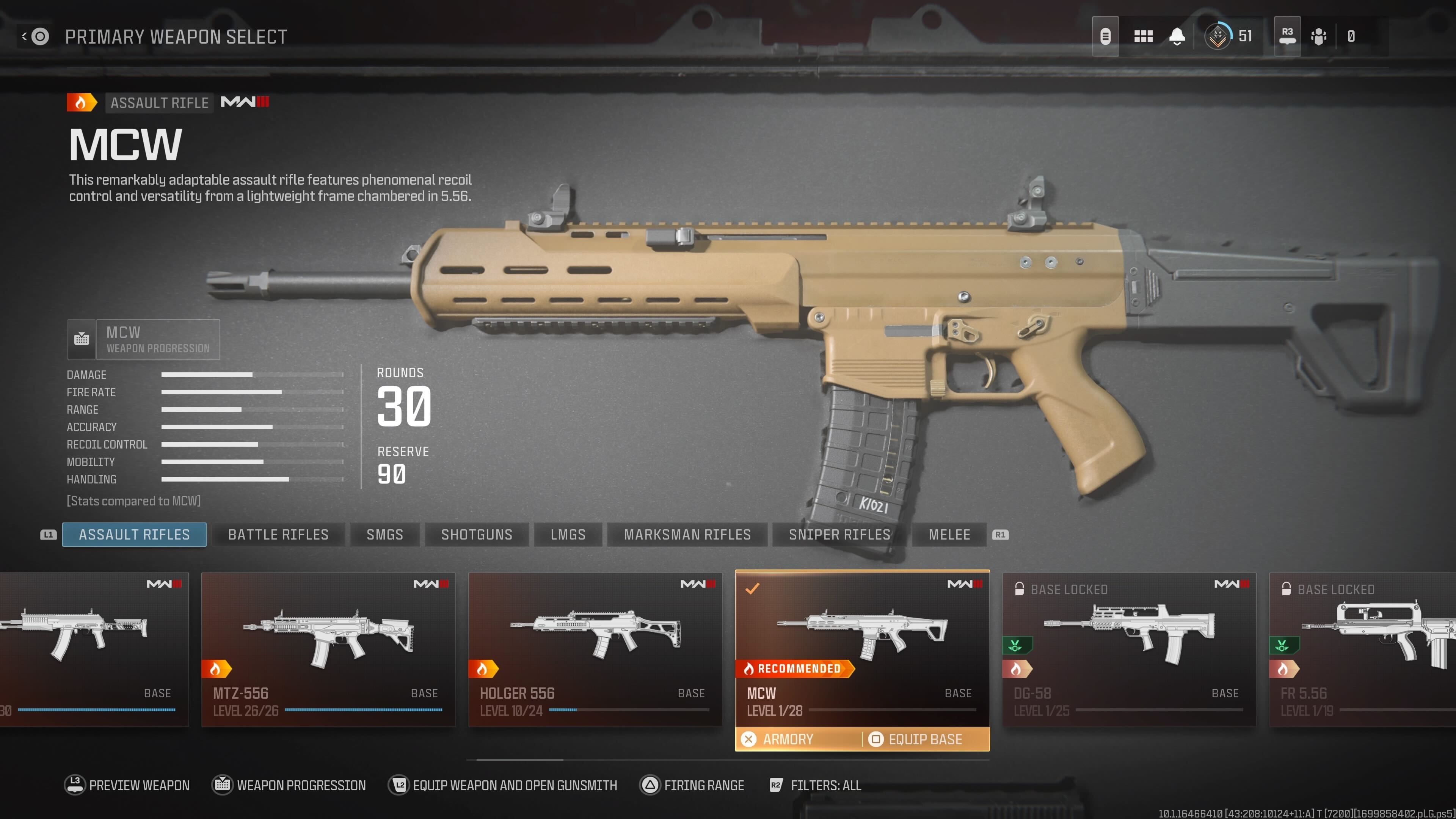Select the checkmark on the equipped MCW card
The image size is (1456, 819).
click(x=752, y=588)
